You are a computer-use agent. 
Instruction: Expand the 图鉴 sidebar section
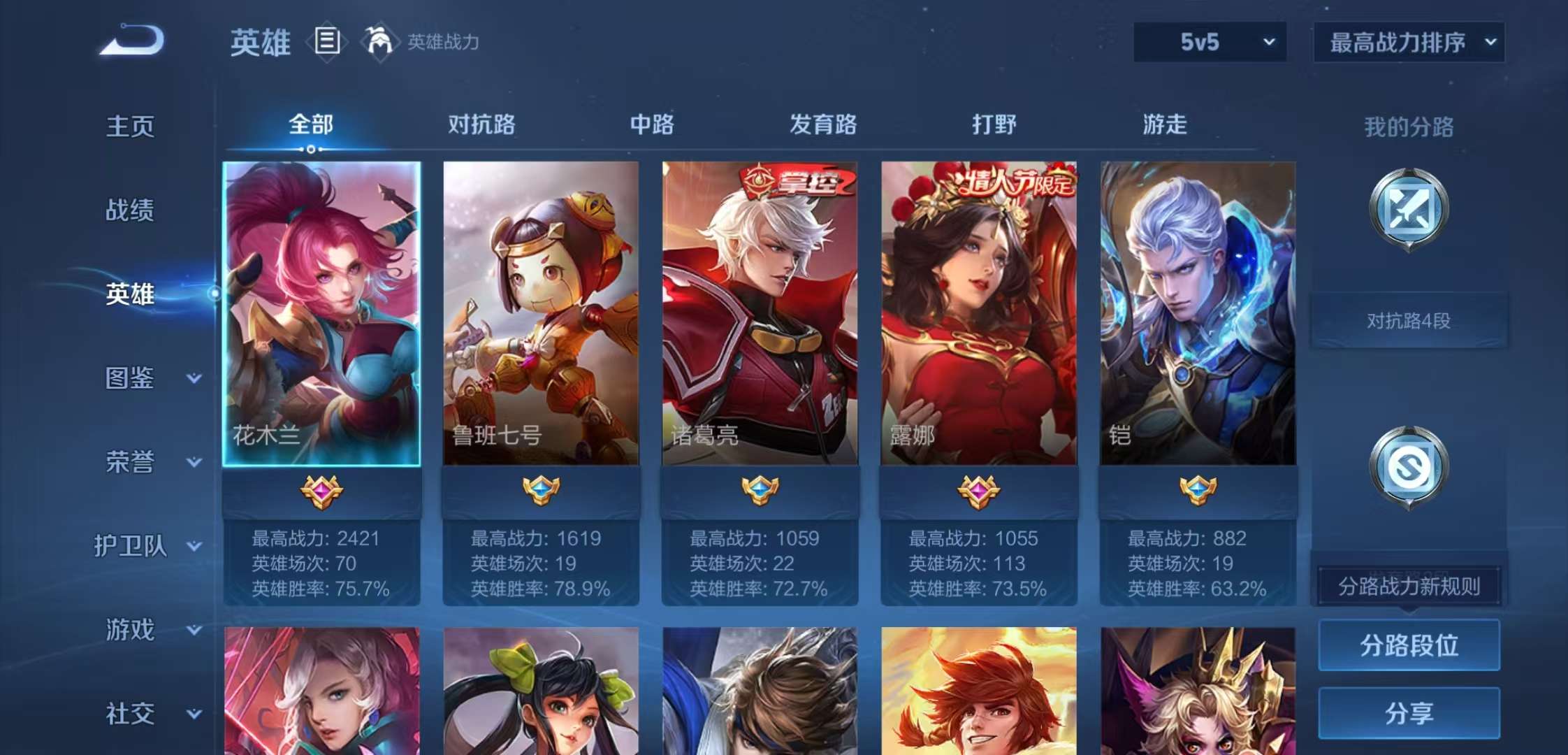coord(143,380)
